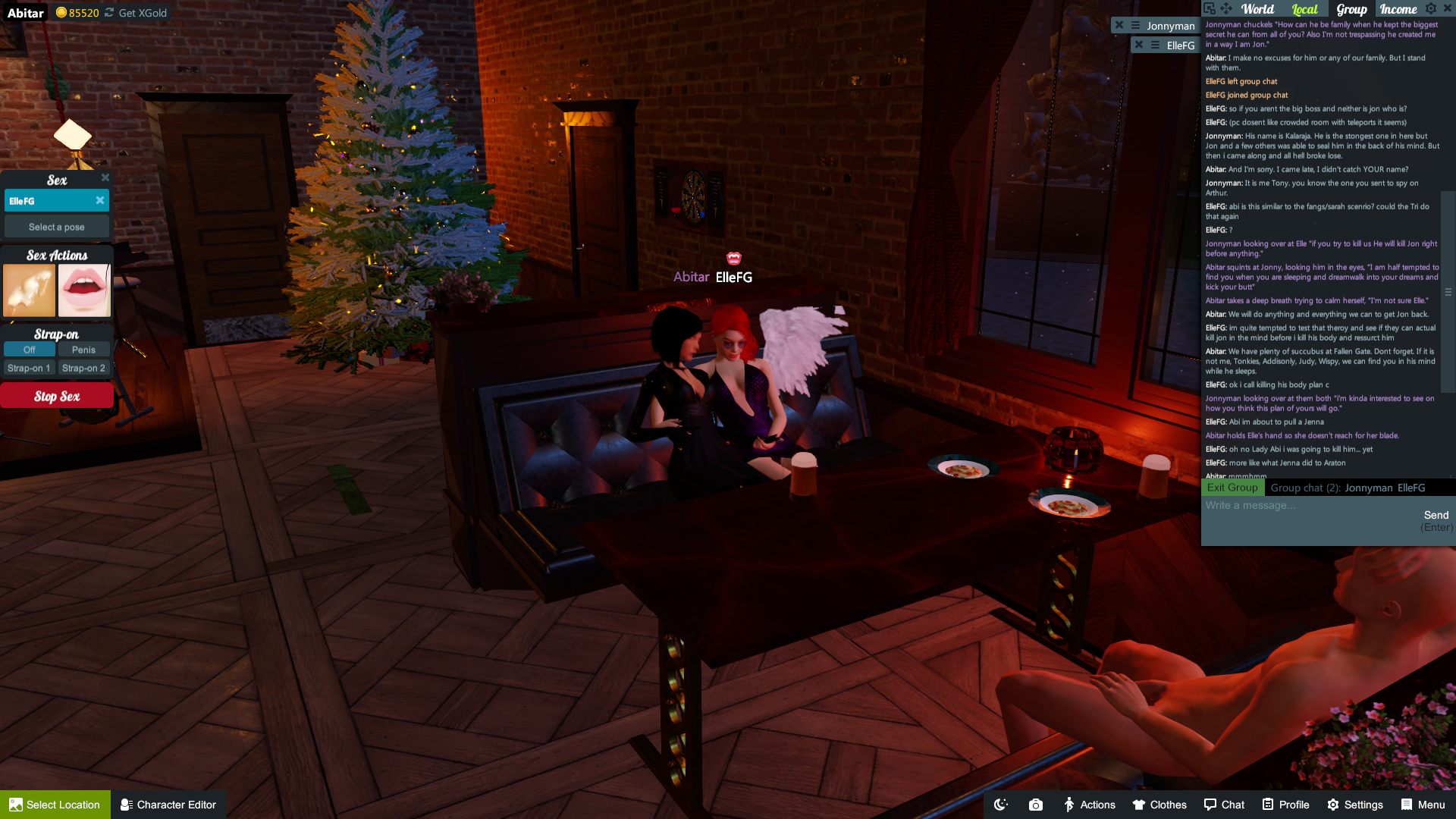Toggle the moon day-night icon
The height and width of the screenshot is (819, 1456).
tap(1001, 805)
